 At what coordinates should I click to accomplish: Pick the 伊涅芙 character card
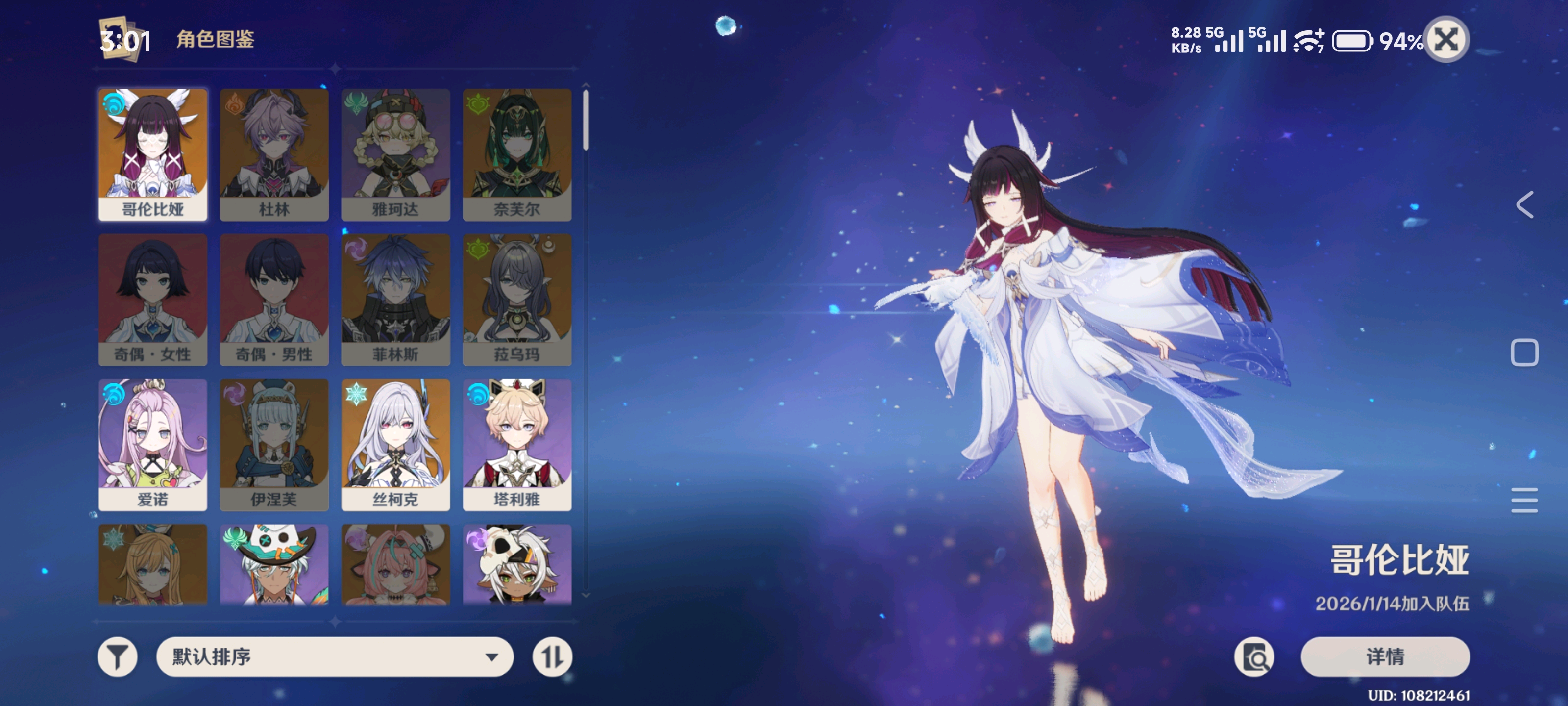274,444
